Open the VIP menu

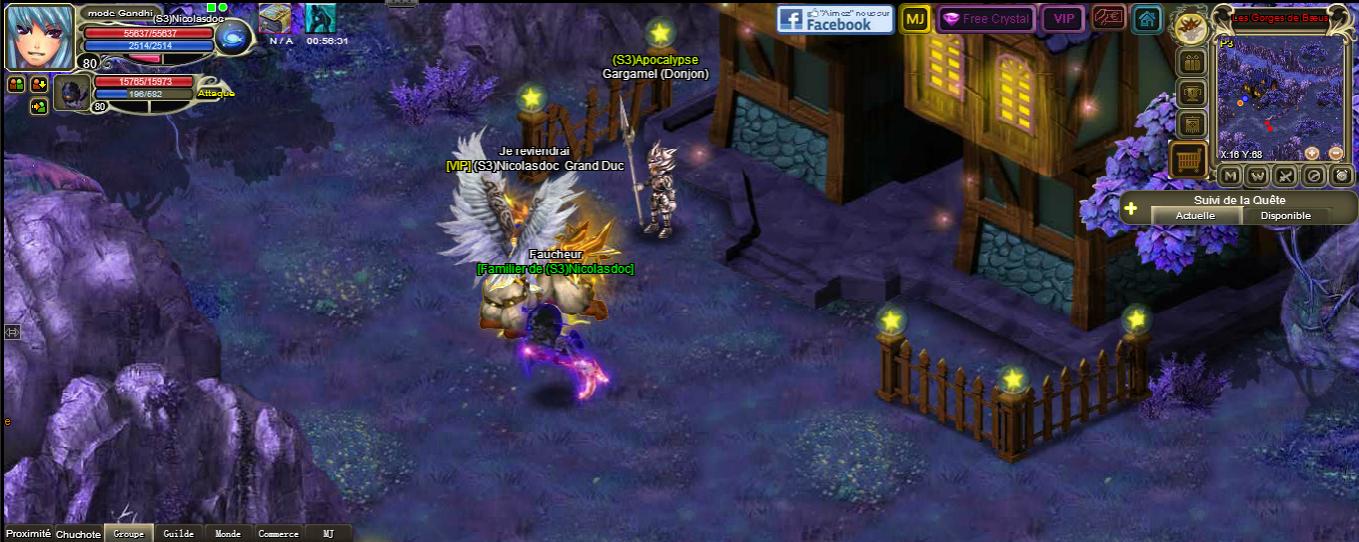pos(1063,19)
